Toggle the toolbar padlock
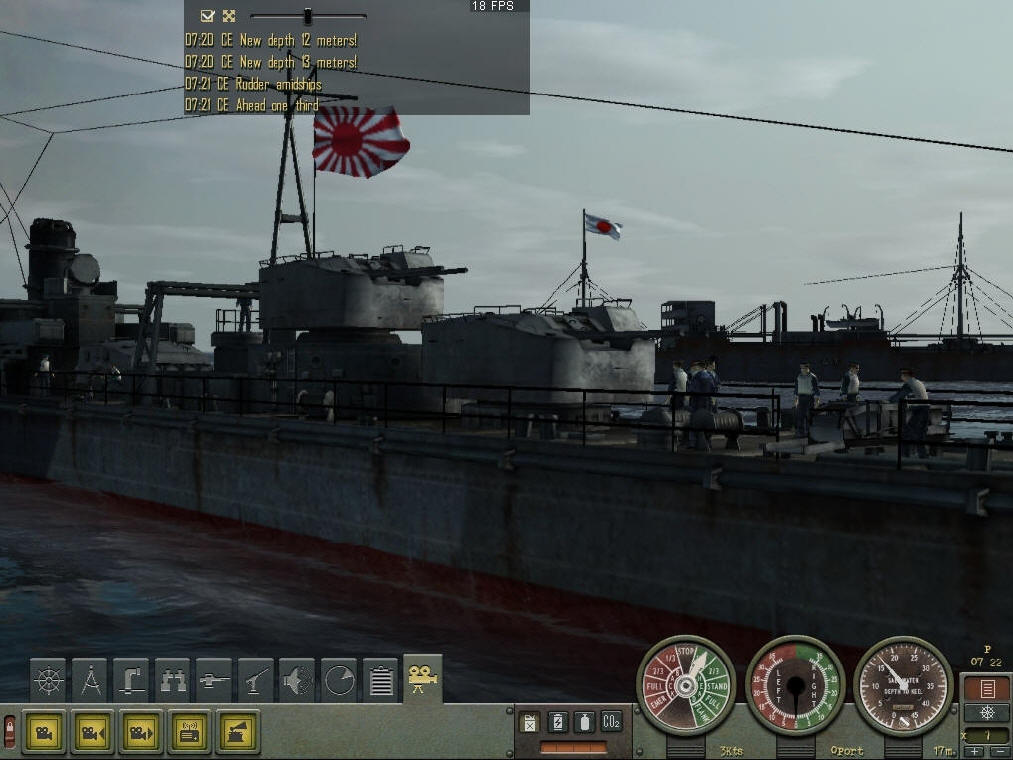 (10, 732)
